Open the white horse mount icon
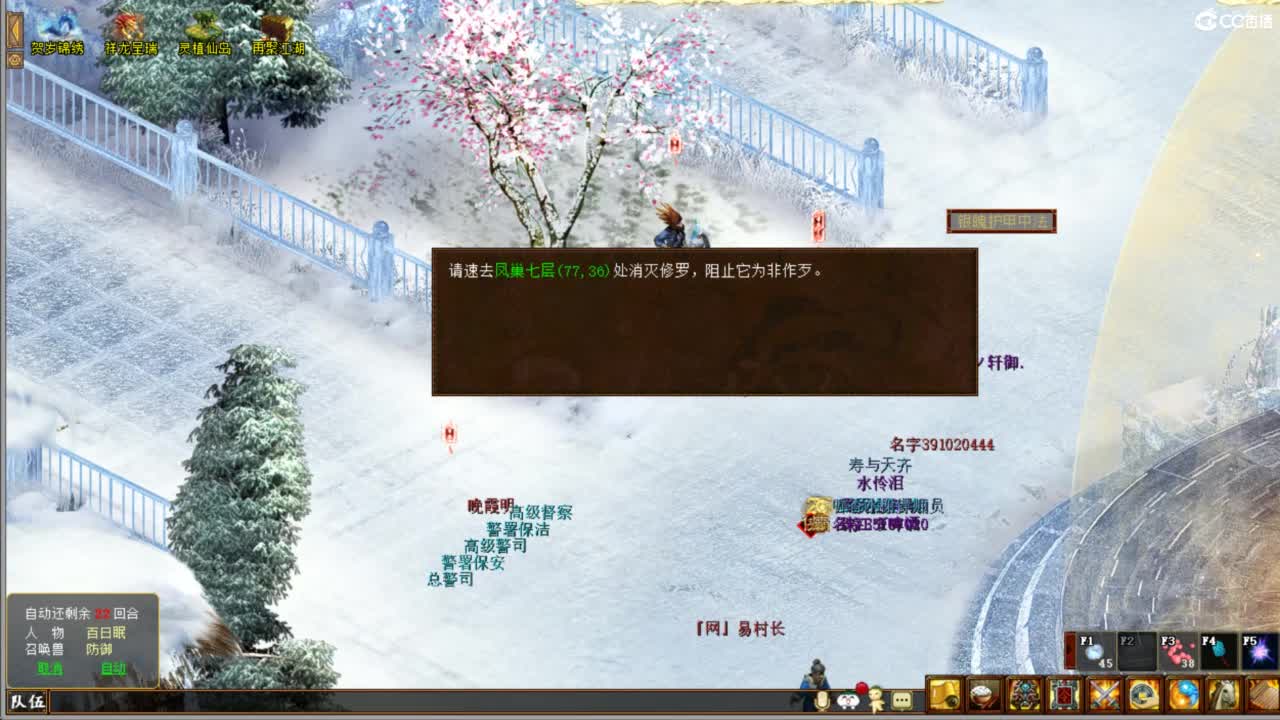Viewport: 1280px width, 720px height. coord(1221,695)
